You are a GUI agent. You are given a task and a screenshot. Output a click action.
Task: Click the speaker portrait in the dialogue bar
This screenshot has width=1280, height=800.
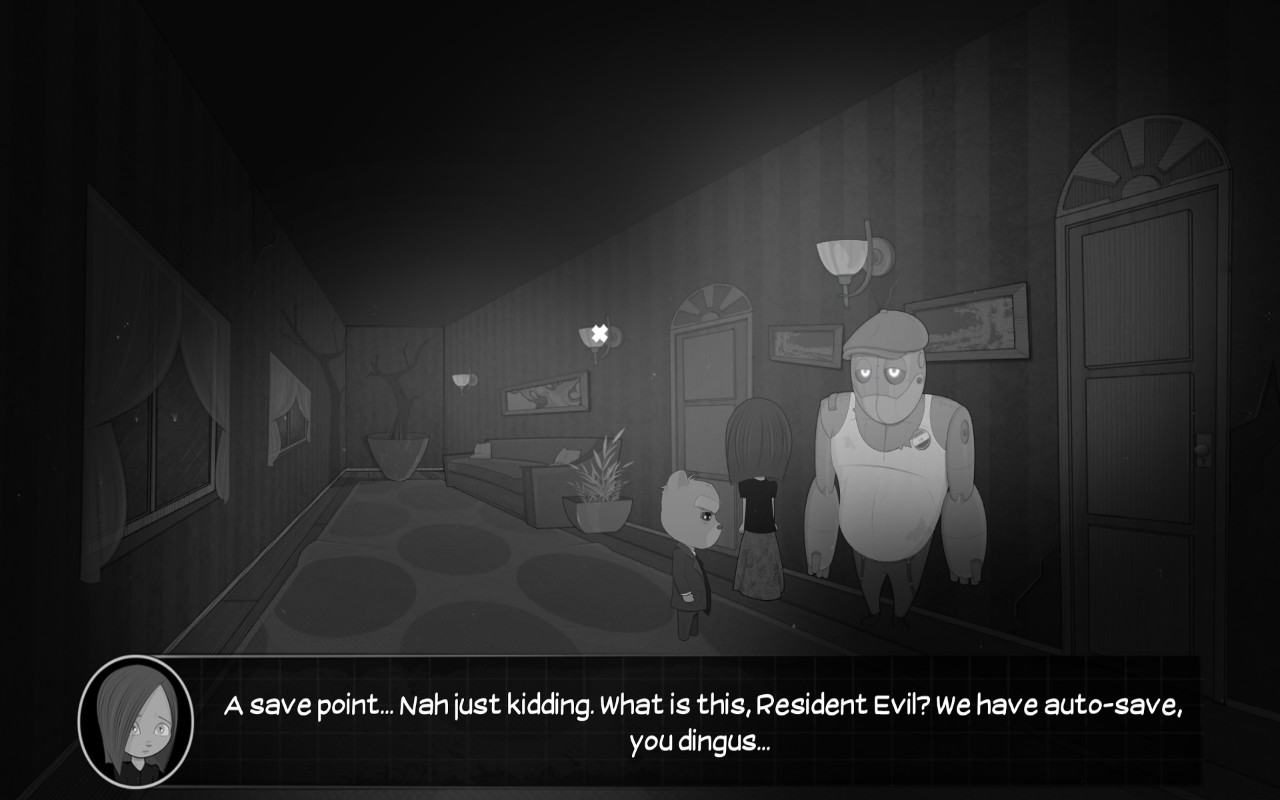pos(136,721)
